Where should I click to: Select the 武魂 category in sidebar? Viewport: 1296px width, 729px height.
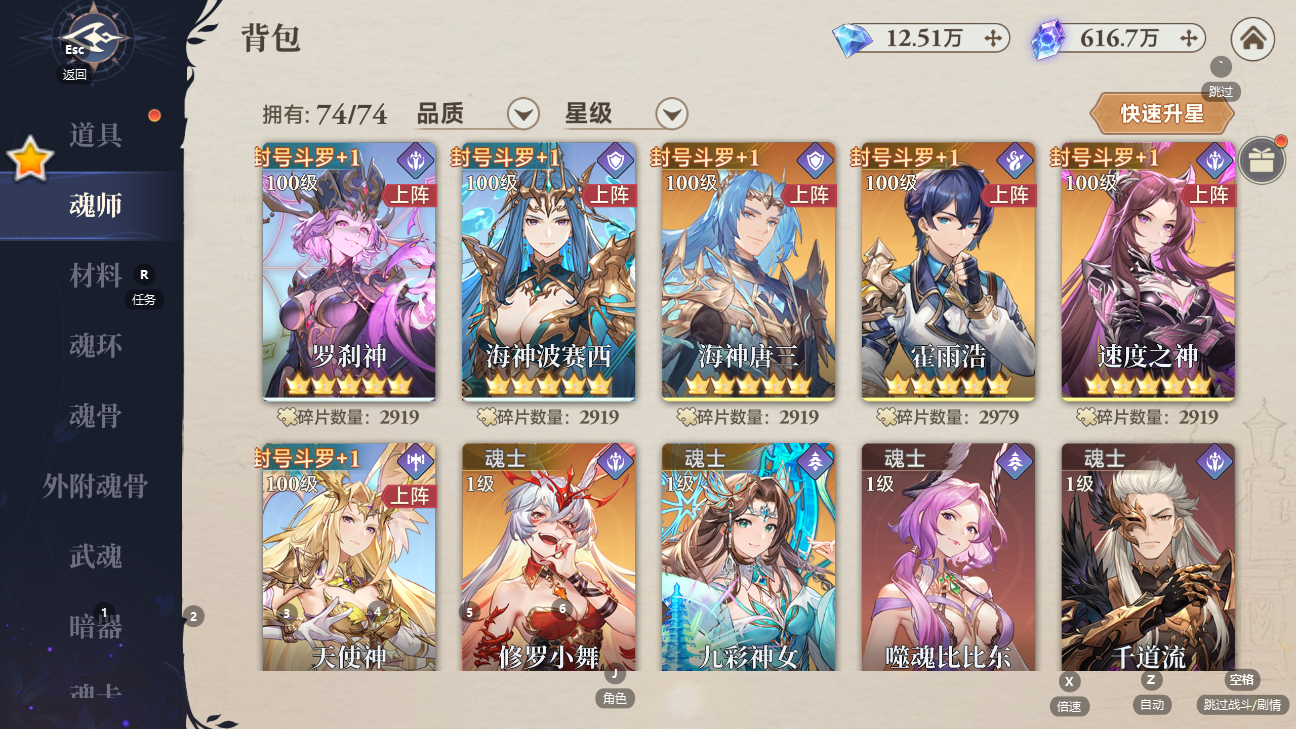pos(95,557)
